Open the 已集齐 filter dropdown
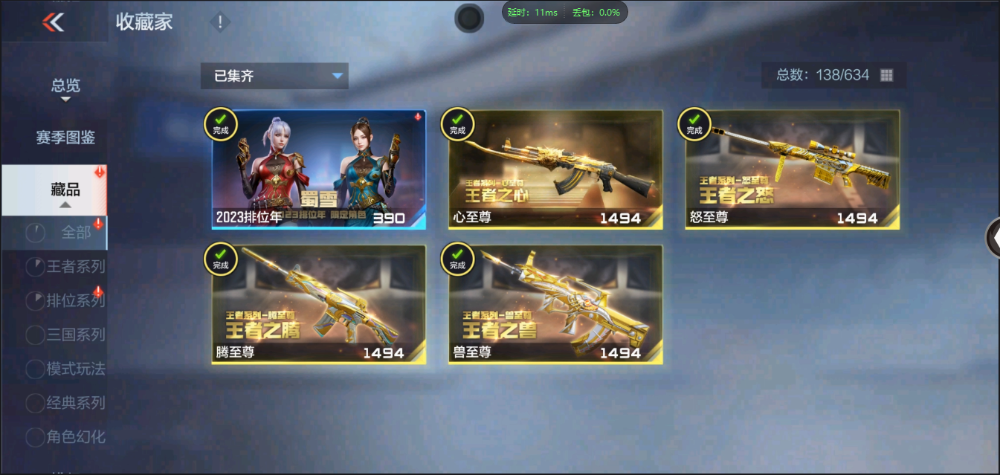 (x=274, y=75)
